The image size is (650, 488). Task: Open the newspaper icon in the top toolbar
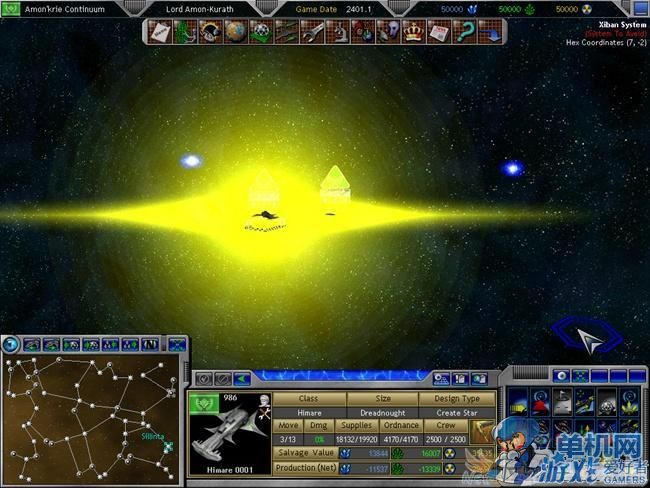coord(440,33)
